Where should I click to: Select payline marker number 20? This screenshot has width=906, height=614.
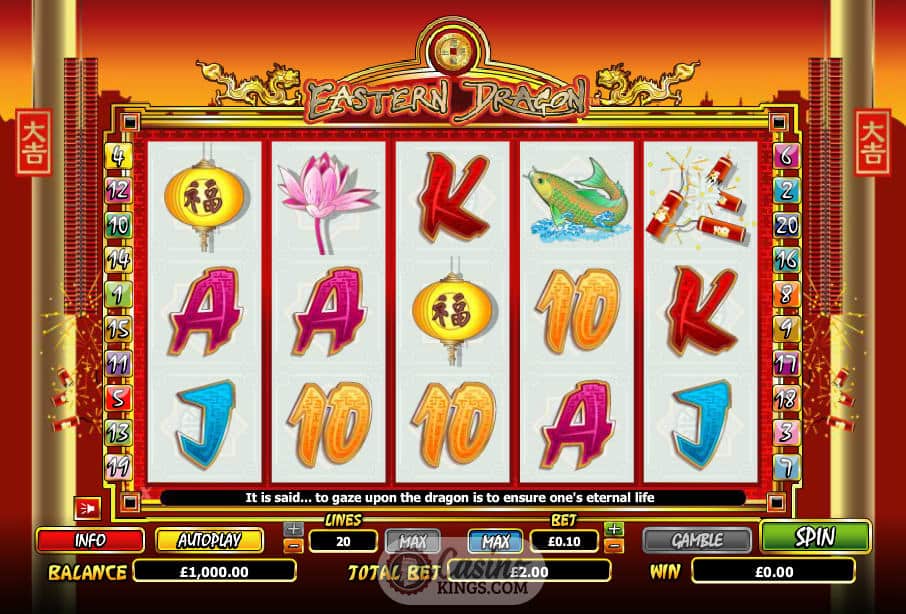pos(787,225)
